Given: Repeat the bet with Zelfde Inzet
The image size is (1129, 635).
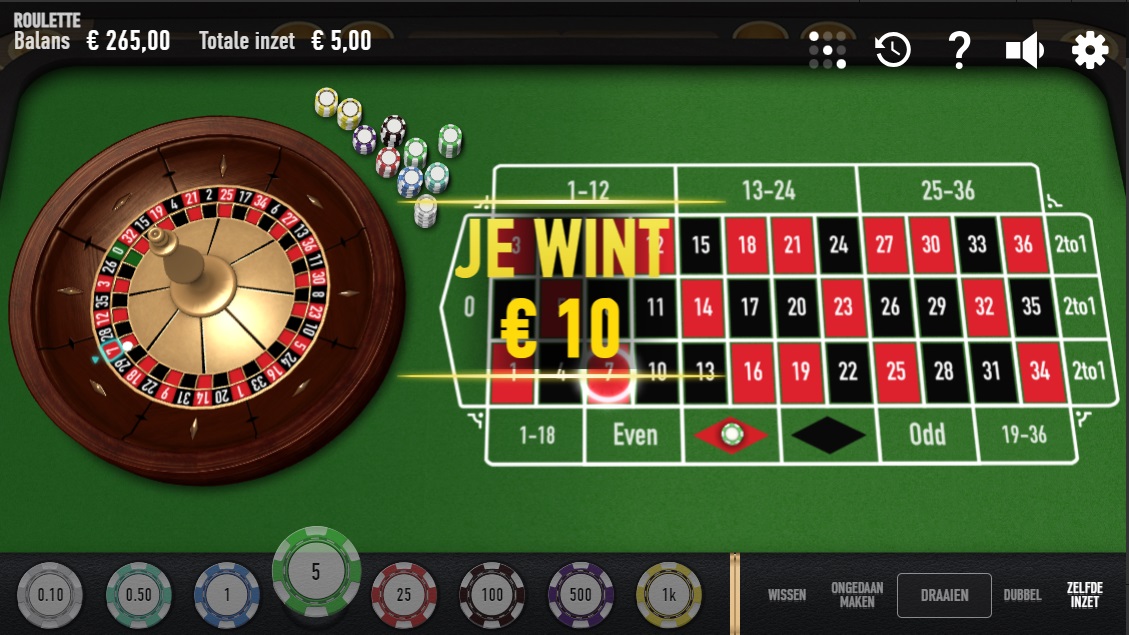Looking at the screenshot, I should click(x=1085, y=595).
